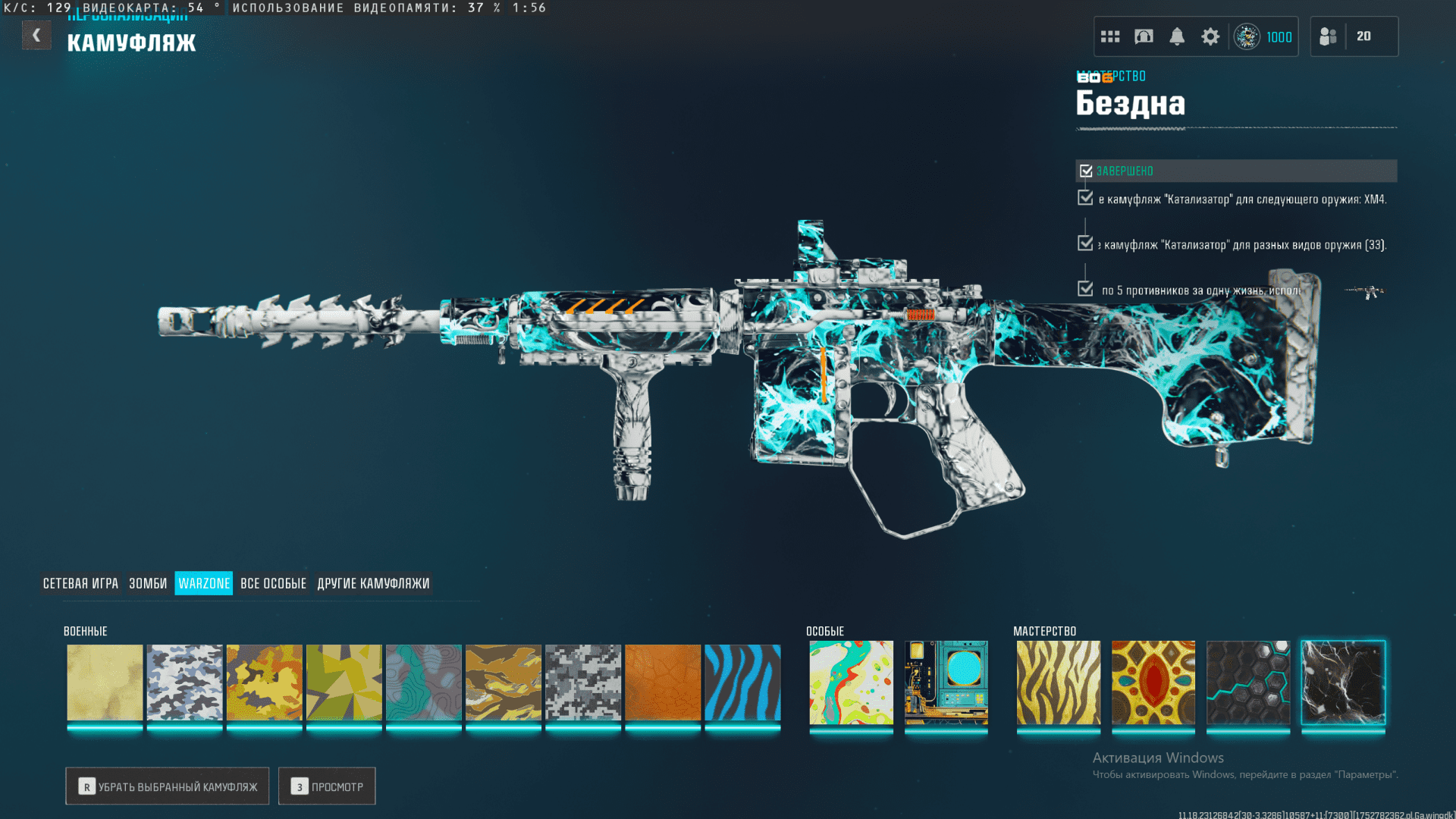Show the Все особые tab

(273, 583)
